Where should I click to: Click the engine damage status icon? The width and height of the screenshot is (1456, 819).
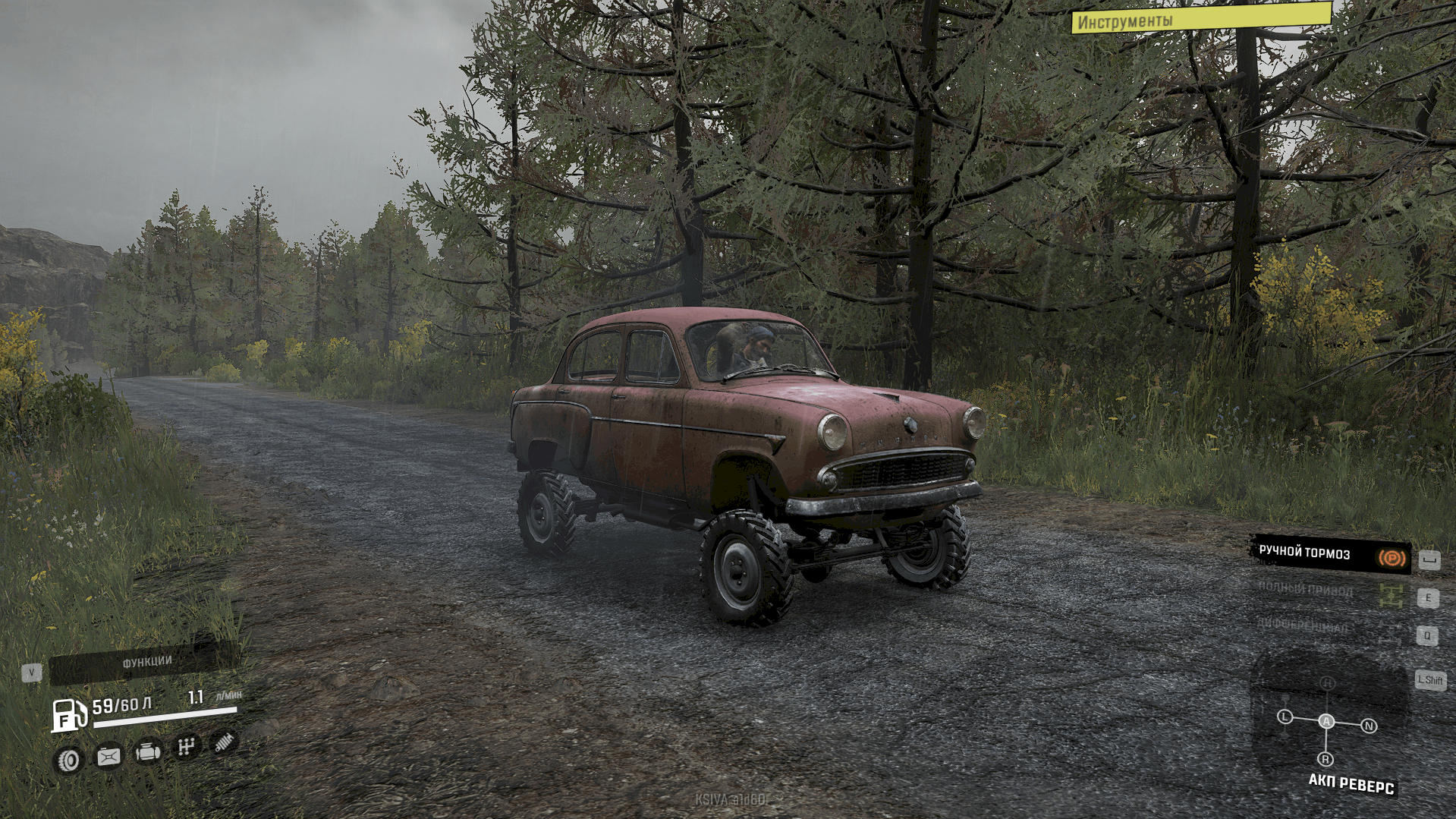(147, 751)
